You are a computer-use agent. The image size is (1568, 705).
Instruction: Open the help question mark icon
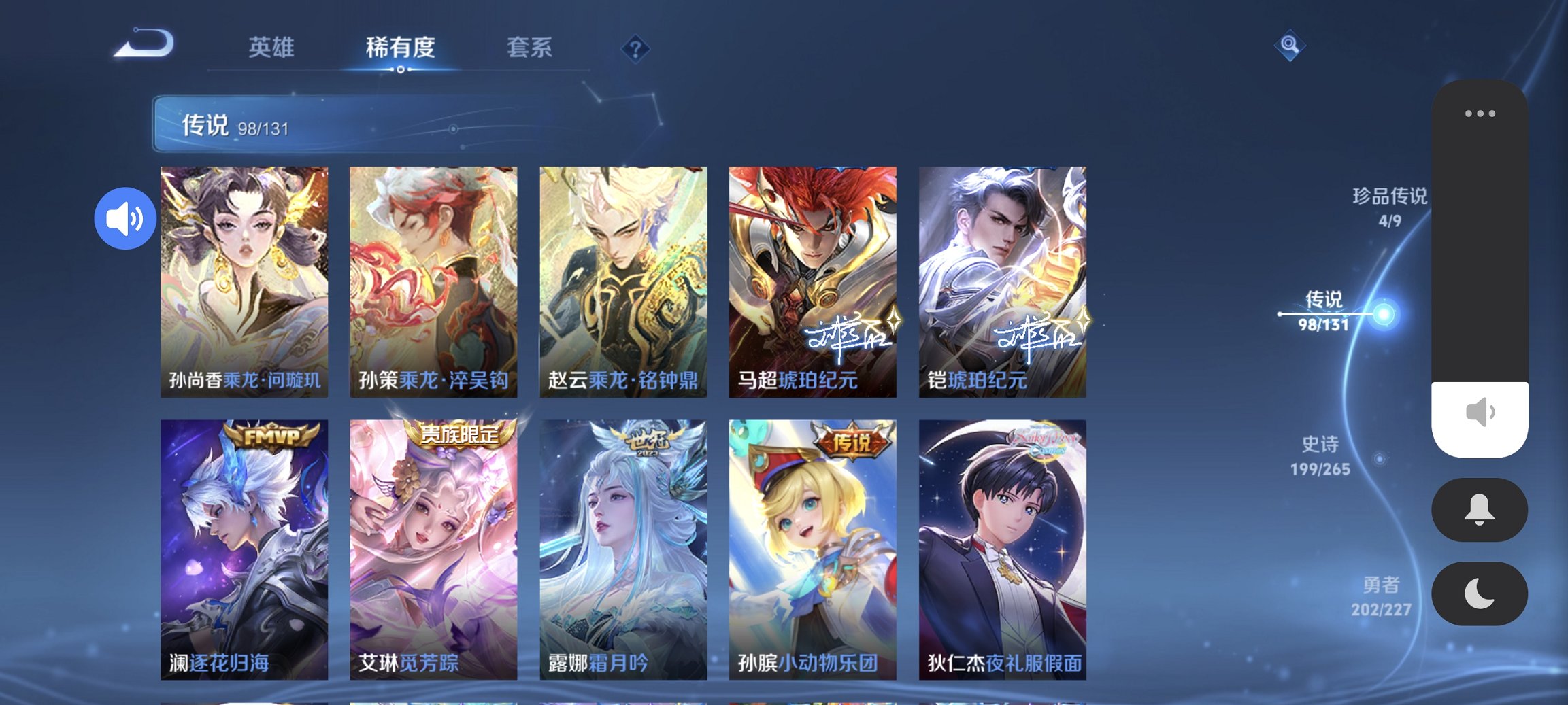[x=635, y=48]
